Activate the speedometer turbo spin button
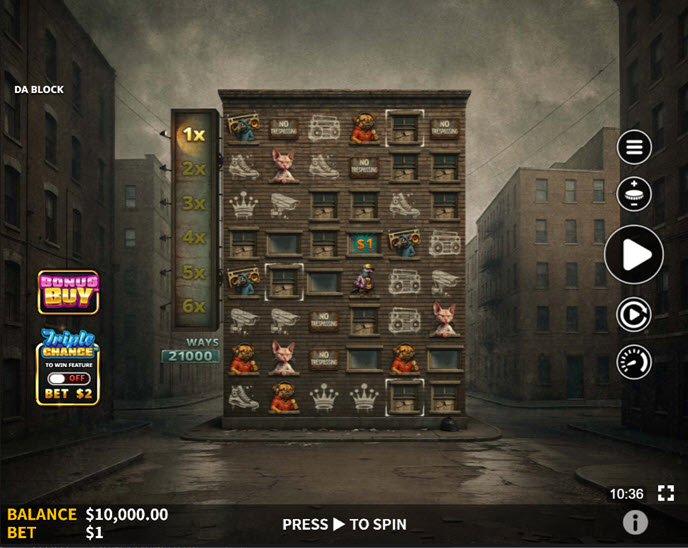This screenshot has height=548, width=688. click(x=634, y=362)
